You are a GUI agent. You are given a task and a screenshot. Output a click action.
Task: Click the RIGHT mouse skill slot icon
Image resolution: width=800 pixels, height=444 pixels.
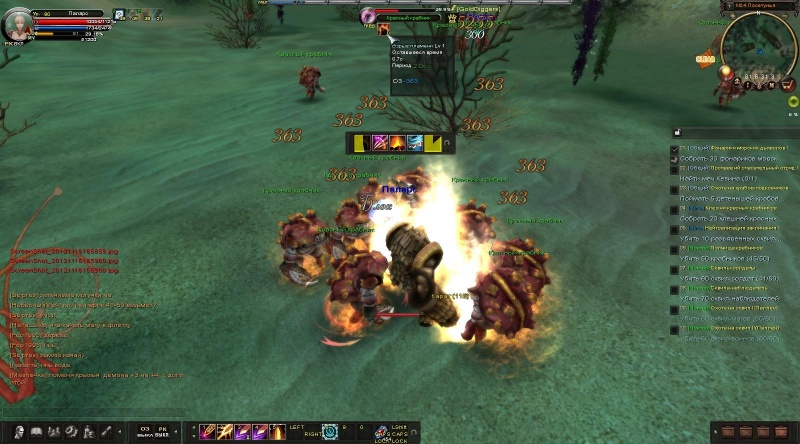tap(329, 432)
